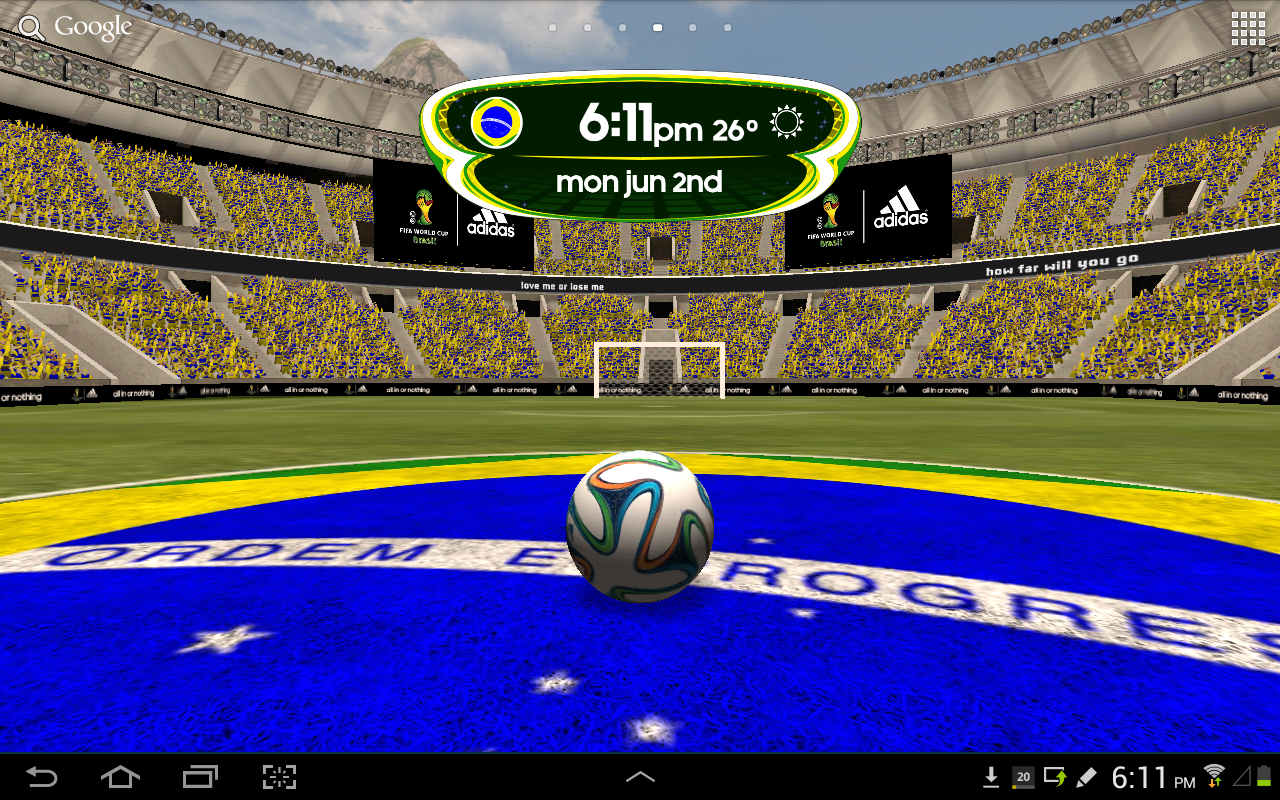Tap the Wi-Fi status icon
1280x800 pixels.
(1213, 775)
